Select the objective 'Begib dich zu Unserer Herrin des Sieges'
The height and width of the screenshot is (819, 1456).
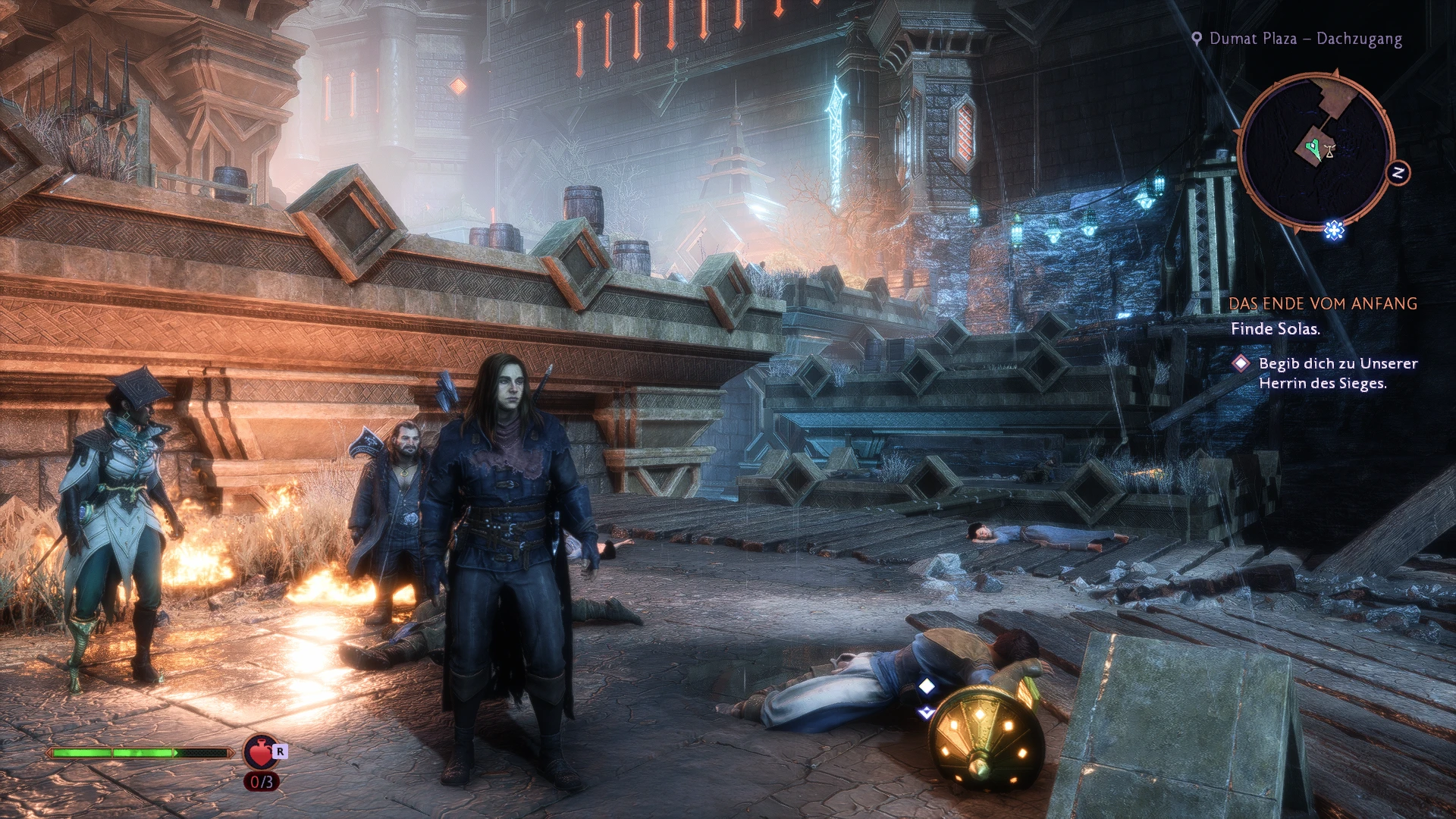[1337, 373]
